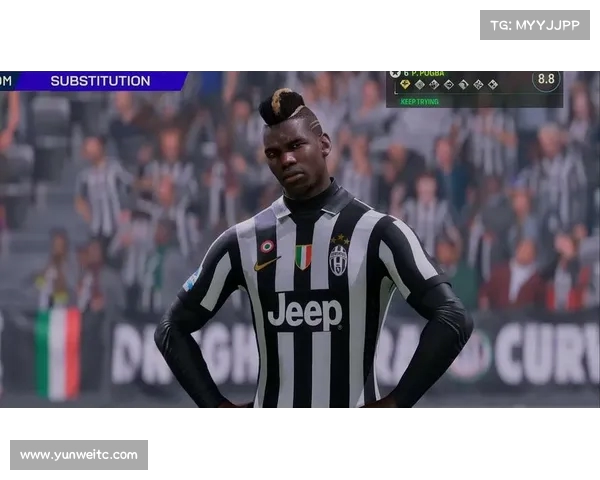The image size is (600, 480).
Task: Click the gold diamond trait icon
Action: click(x=406, y=85)
